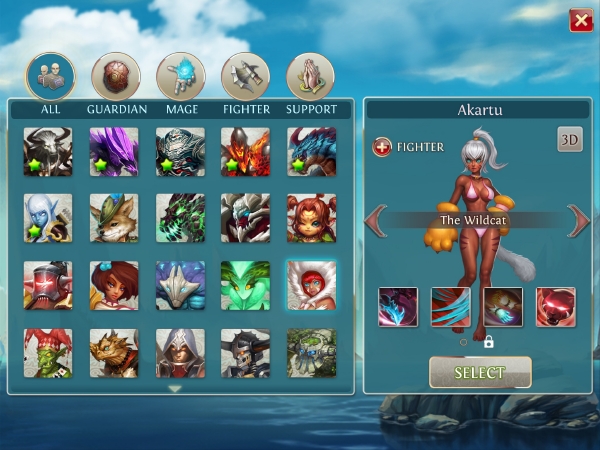Pick the green-haired spirit hero portrait
This screenshot has width=600, height=450.
(246, 285)
